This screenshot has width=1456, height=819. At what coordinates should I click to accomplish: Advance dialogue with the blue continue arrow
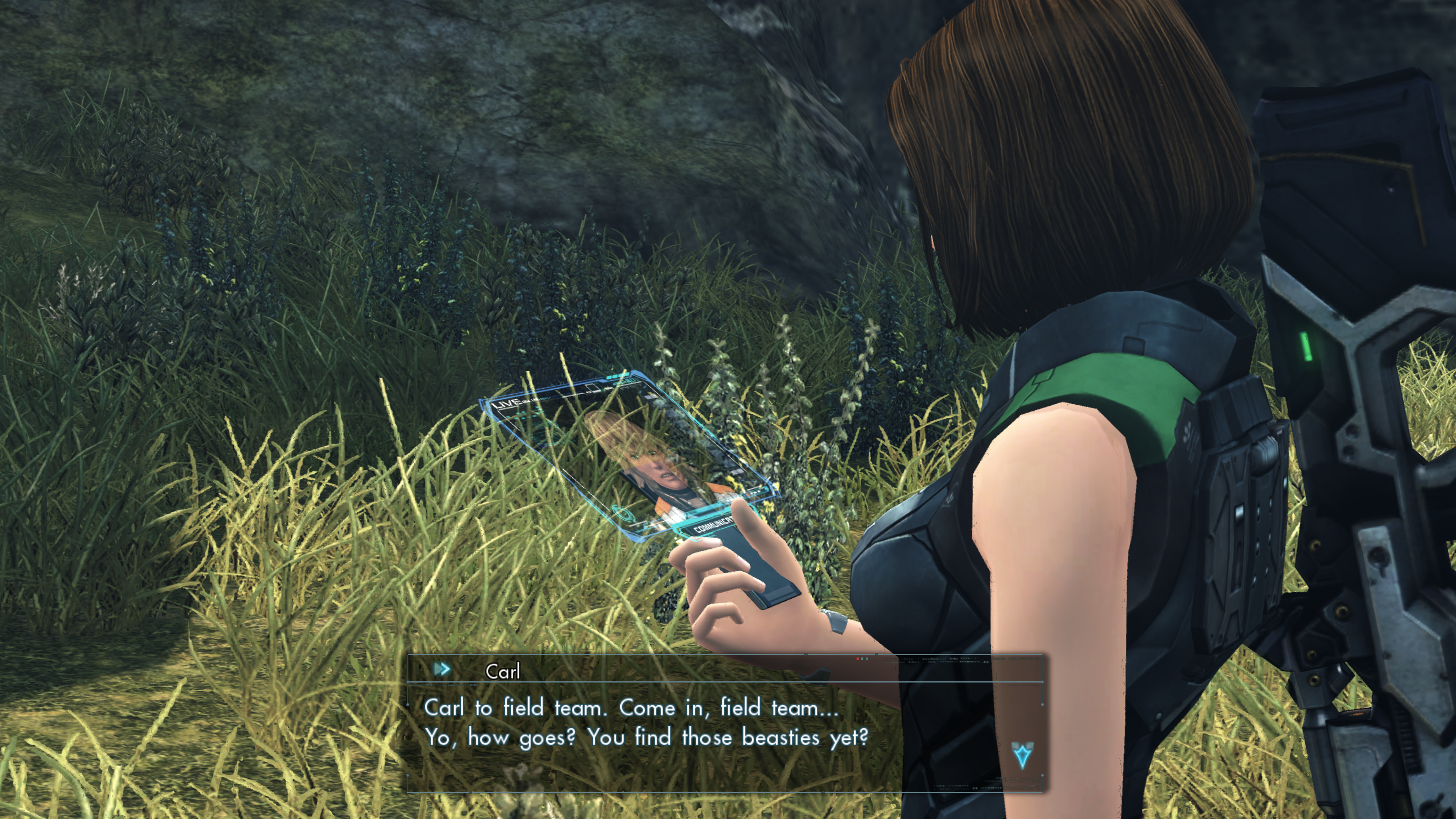(1022, 755)
